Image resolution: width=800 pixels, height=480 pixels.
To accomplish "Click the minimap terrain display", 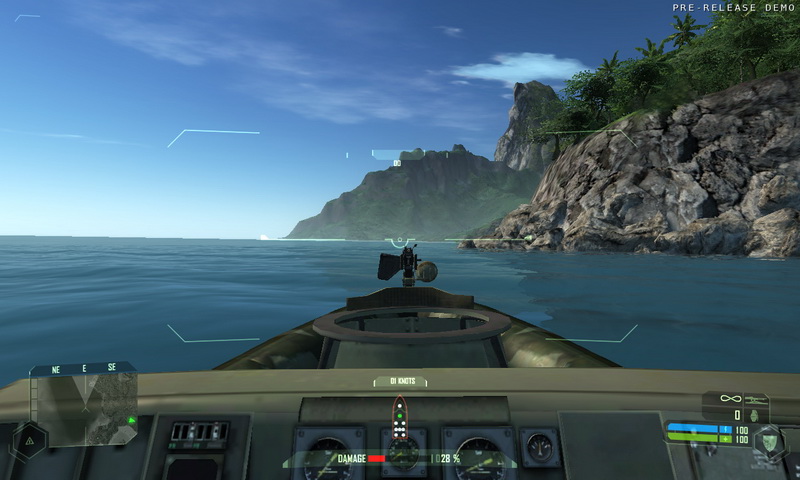I will pyautogui.click(x=84, y=407).
